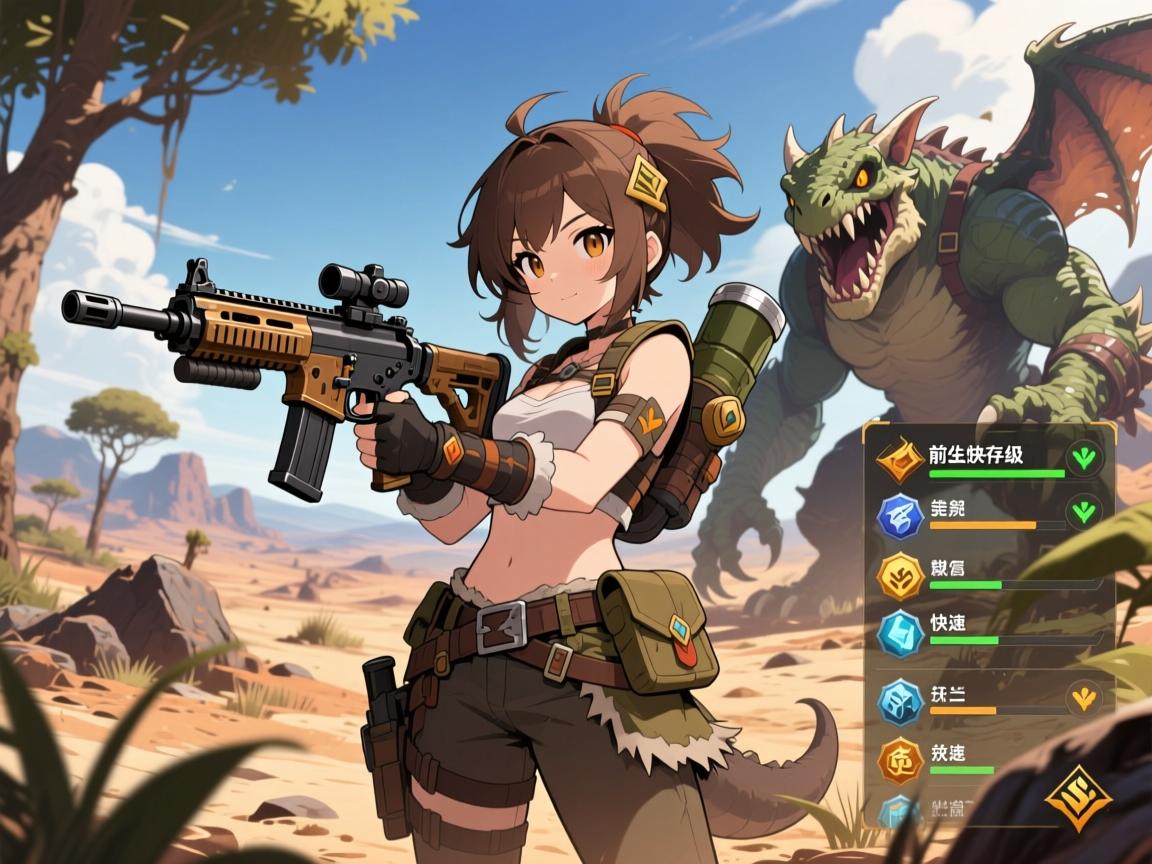Choose the gold hexagon leaf skill icon
The width and height of the screenshot is (1152, 864).
pos(898,575)
